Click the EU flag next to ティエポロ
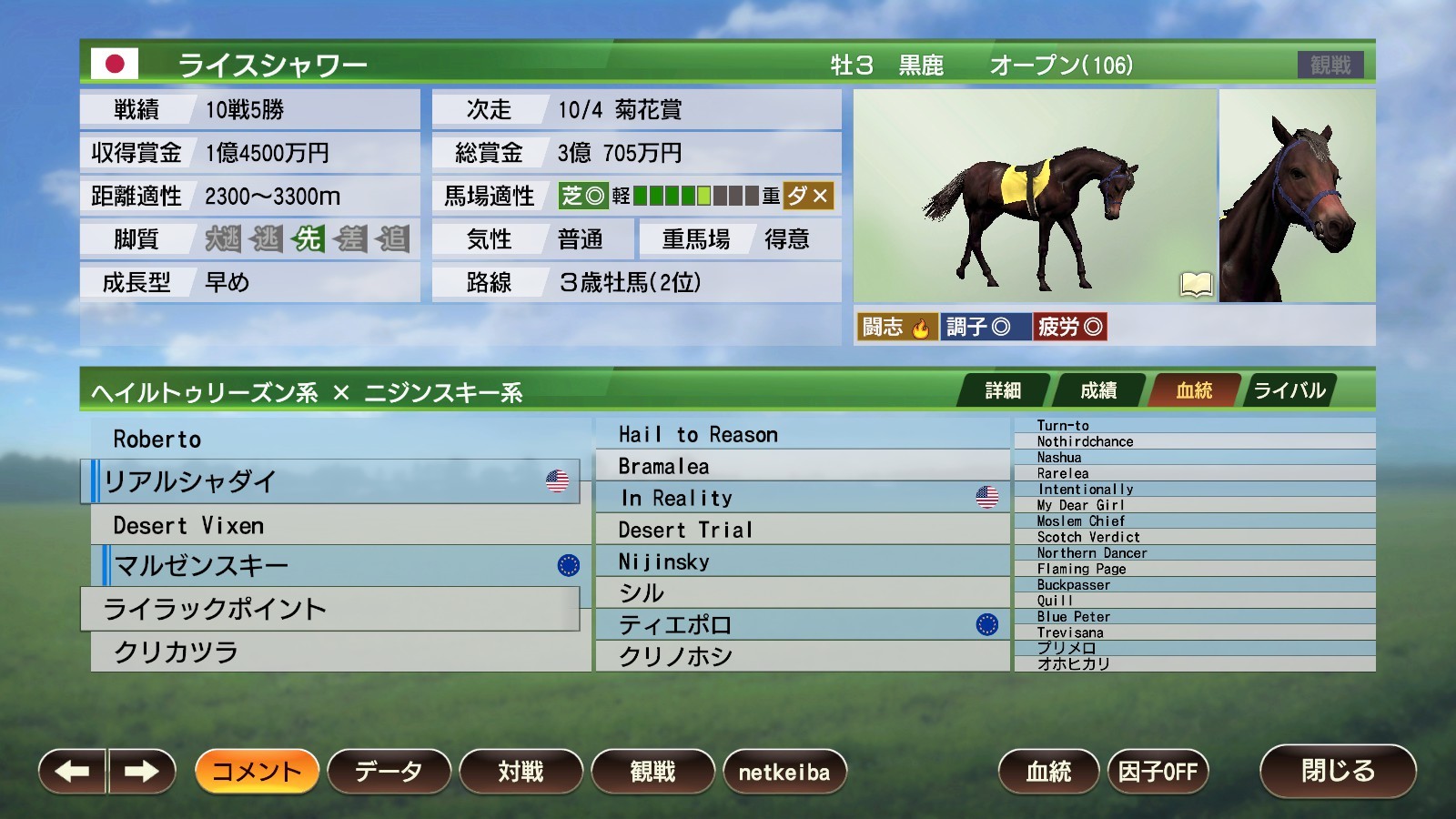1456x819 pixels. tap(988, 625)
